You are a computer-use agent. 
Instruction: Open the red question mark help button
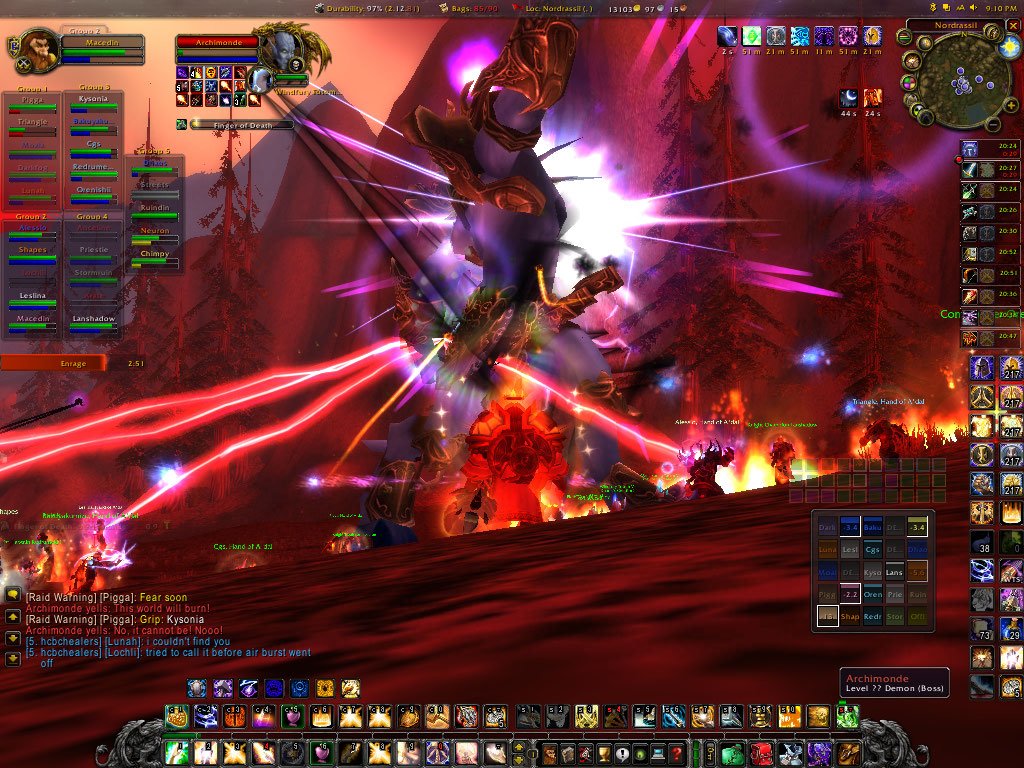click(x=677, y=753)
